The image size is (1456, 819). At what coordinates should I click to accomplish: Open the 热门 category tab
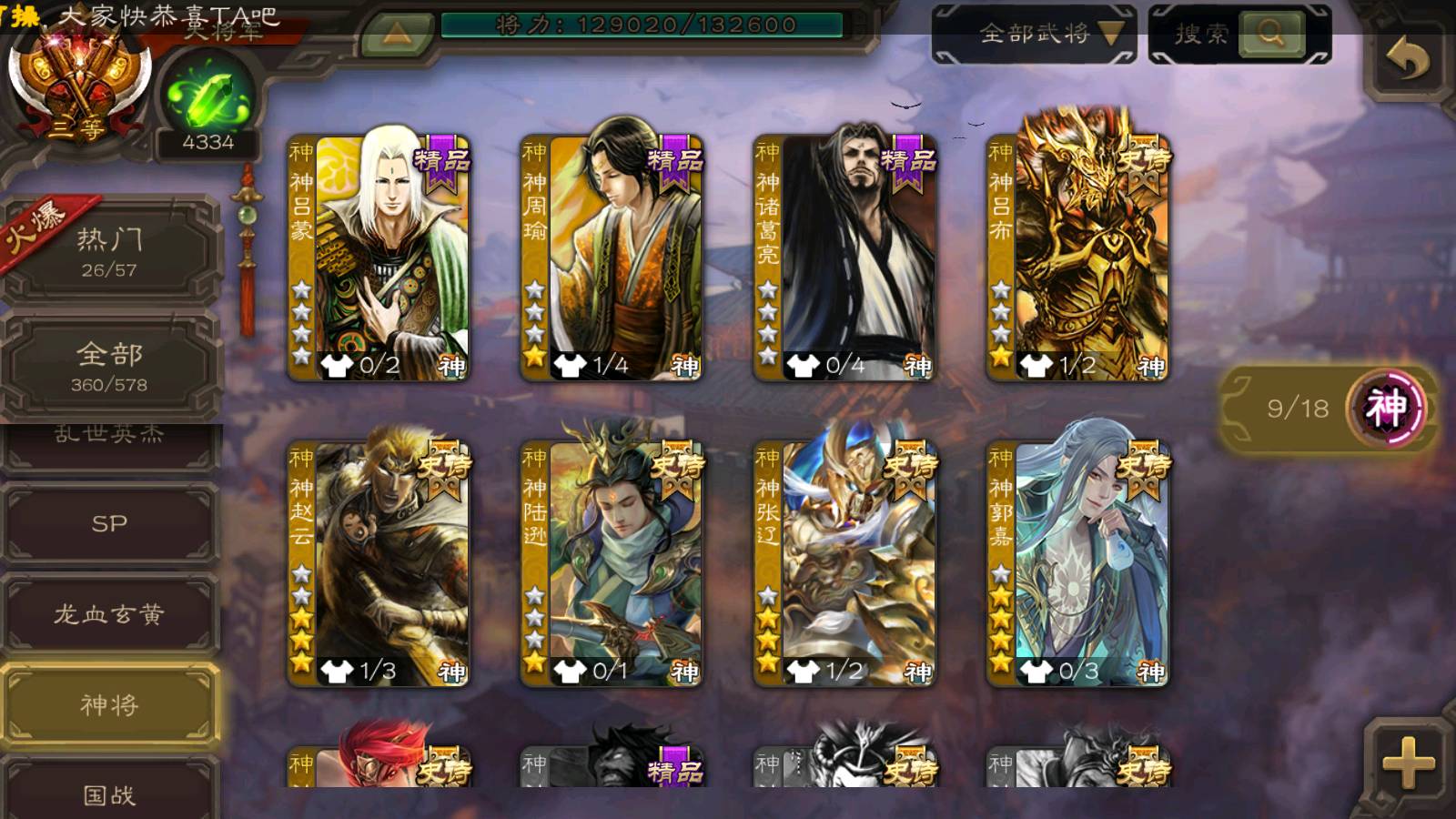pyautogui.click(x=109, y=250)
